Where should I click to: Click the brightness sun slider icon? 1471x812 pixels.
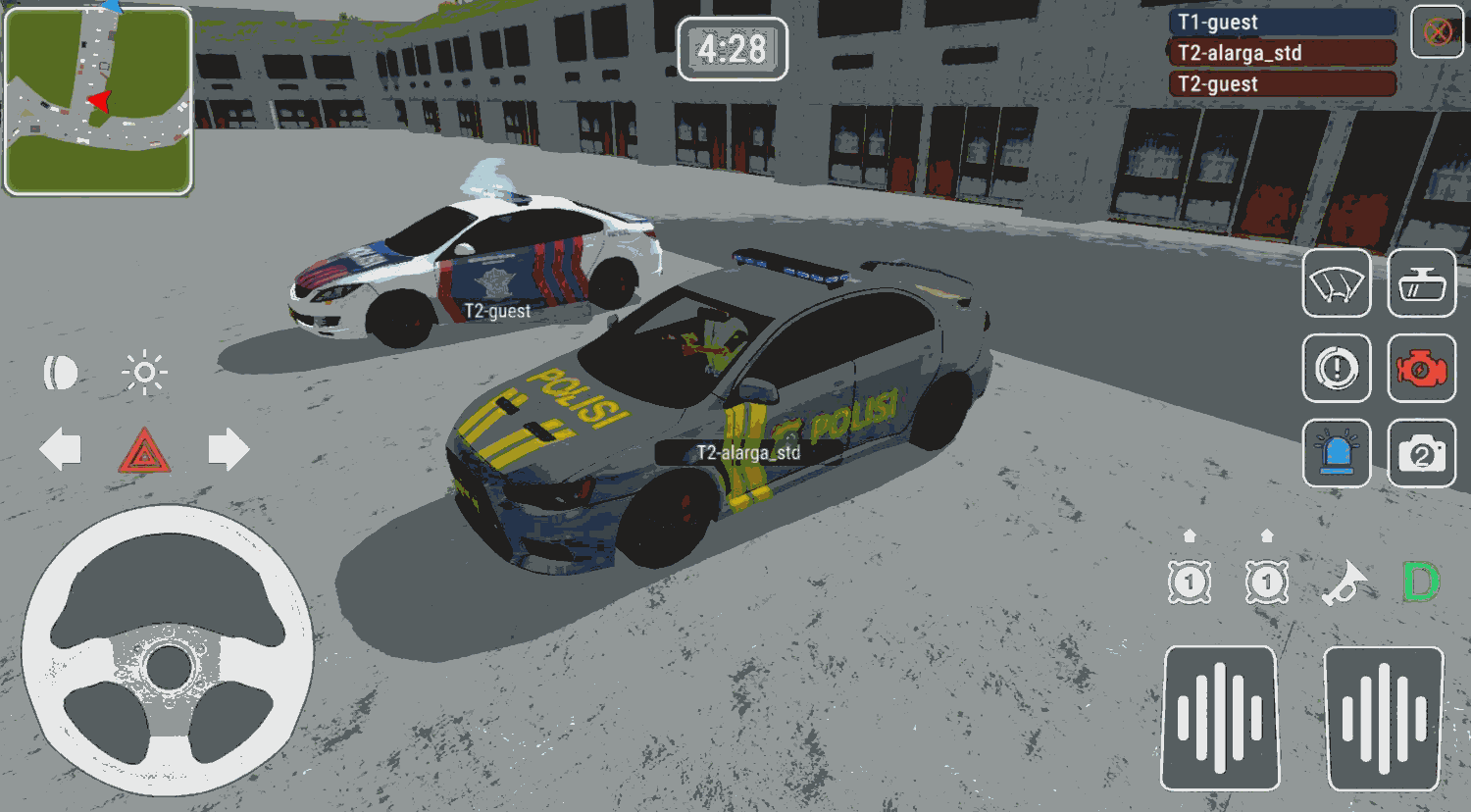click(x=143, y=372)
